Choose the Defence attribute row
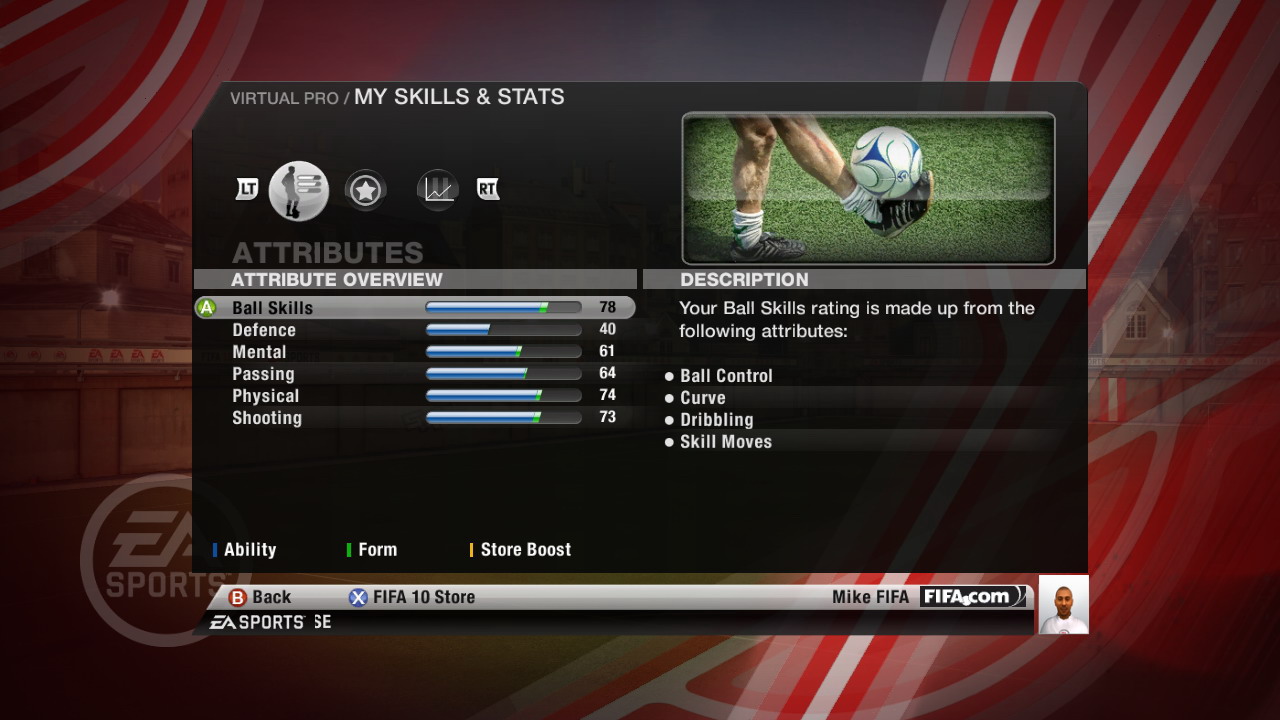 (414, 330)
